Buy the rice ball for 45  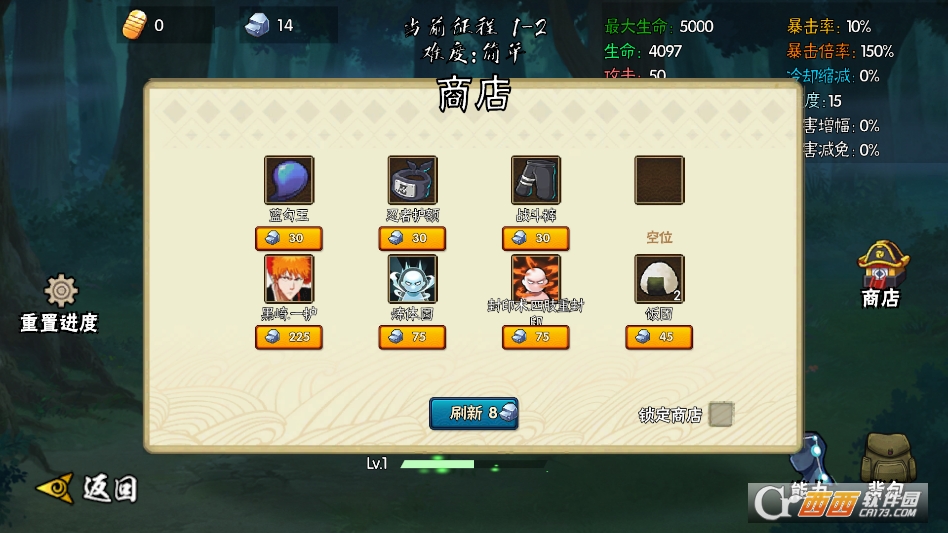click(659, 337)
